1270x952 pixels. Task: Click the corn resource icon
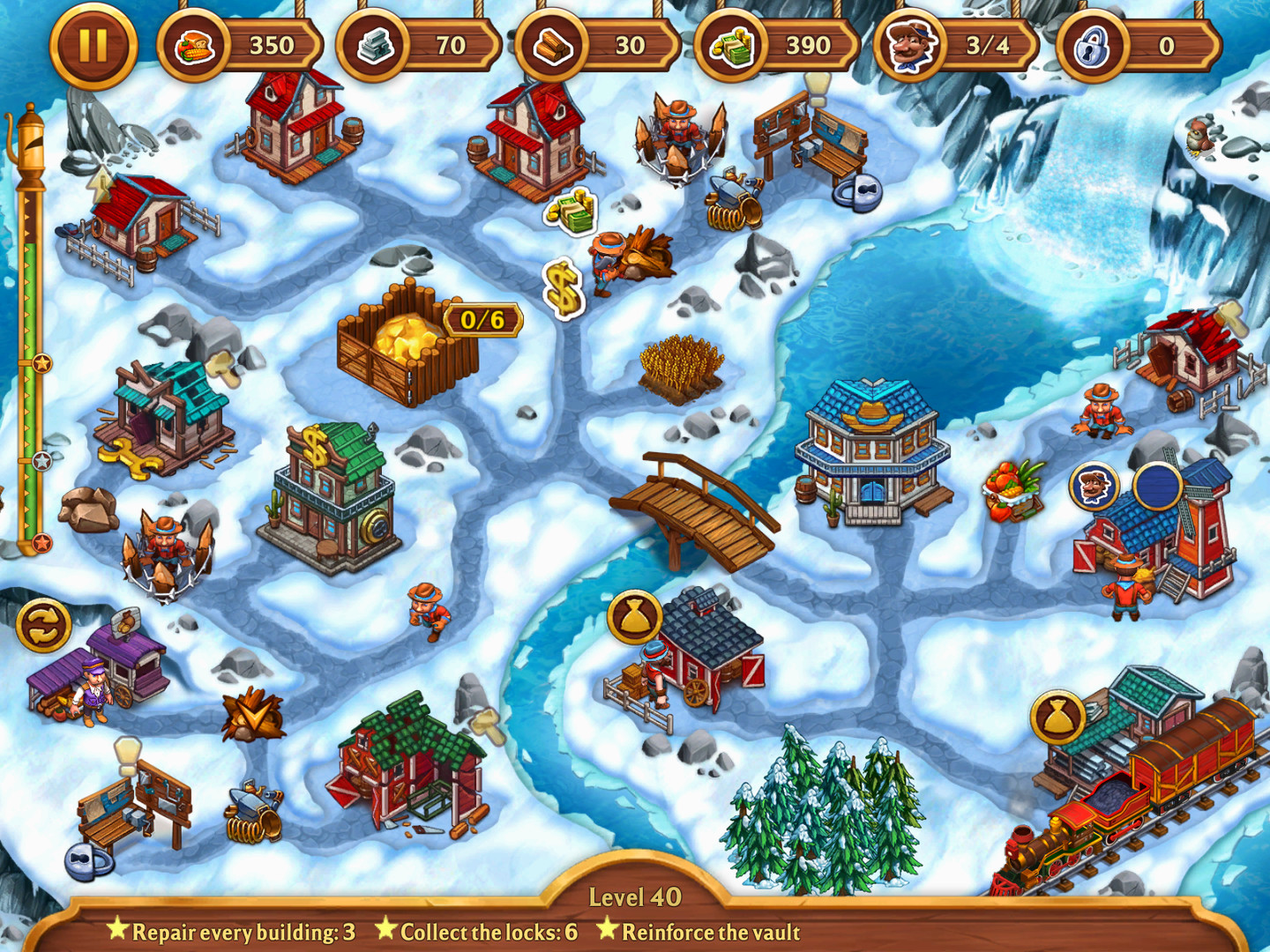click(x=196, y=46)
